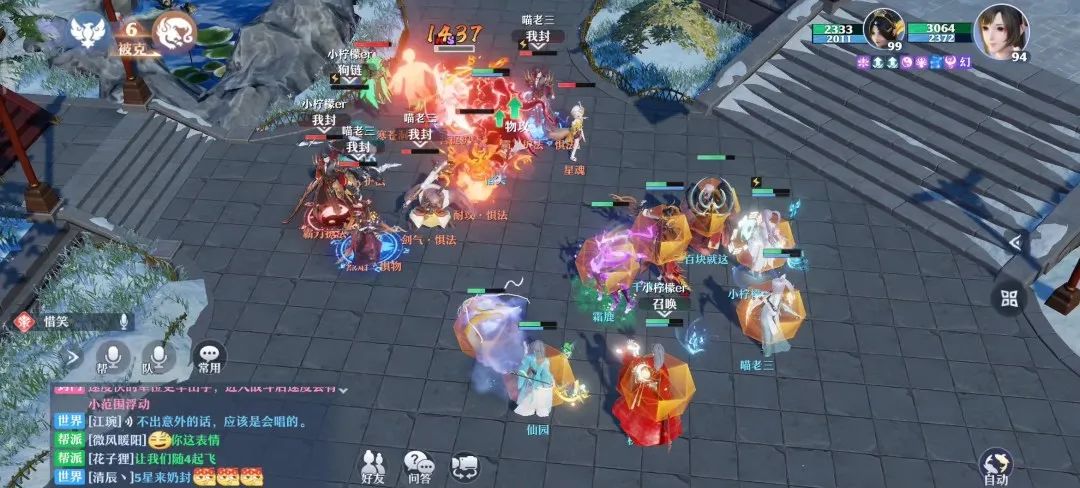Select the level 94 character portrait
Viewport: 1080px width, 488px height.
1001,29
